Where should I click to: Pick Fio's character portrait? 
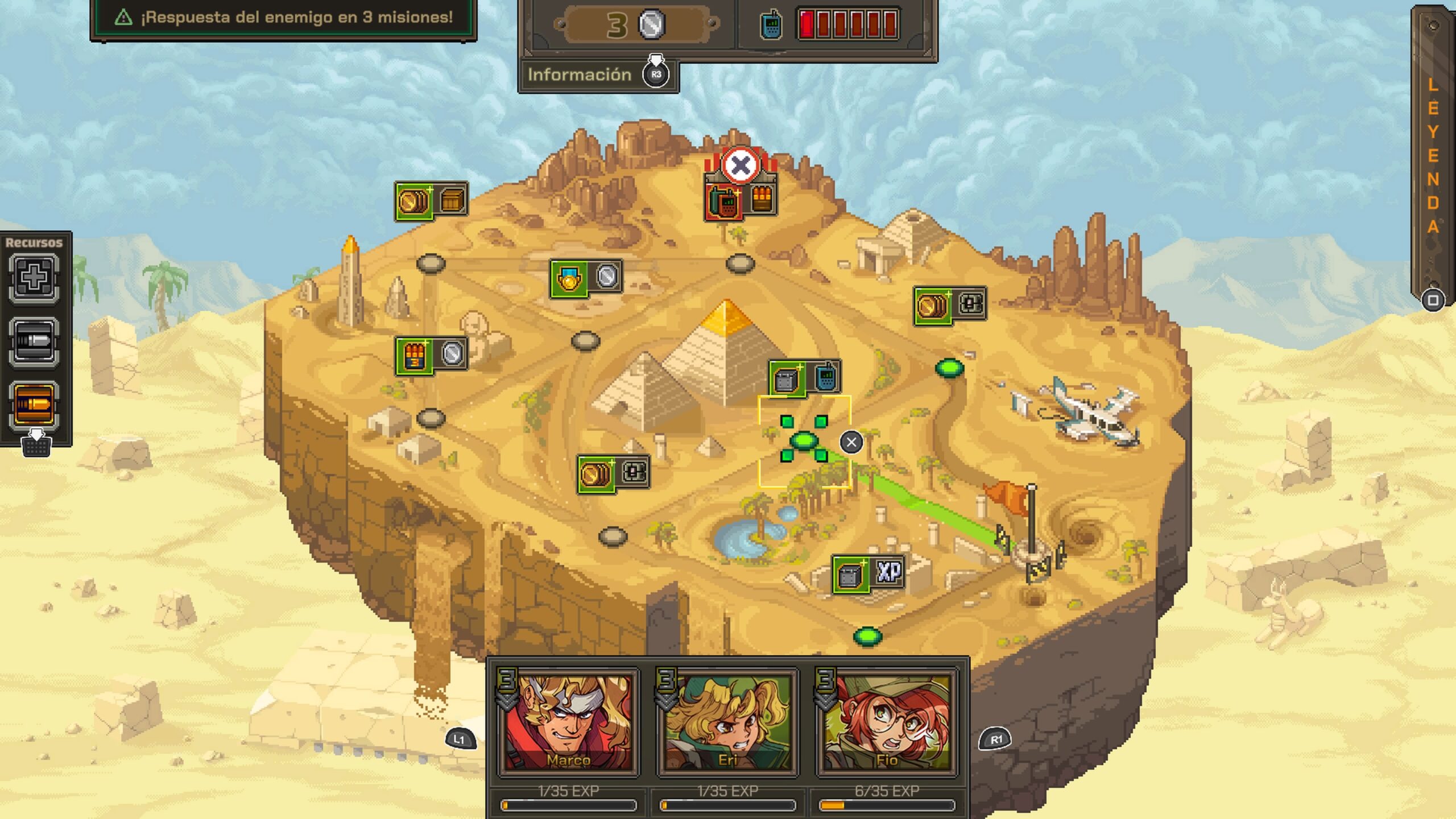887,721
